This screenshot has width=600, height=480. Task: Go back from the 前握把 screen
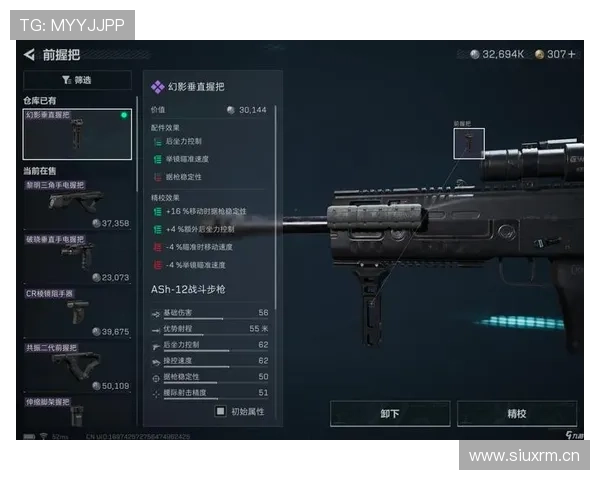pyautogui.click(x=29, y=54)
